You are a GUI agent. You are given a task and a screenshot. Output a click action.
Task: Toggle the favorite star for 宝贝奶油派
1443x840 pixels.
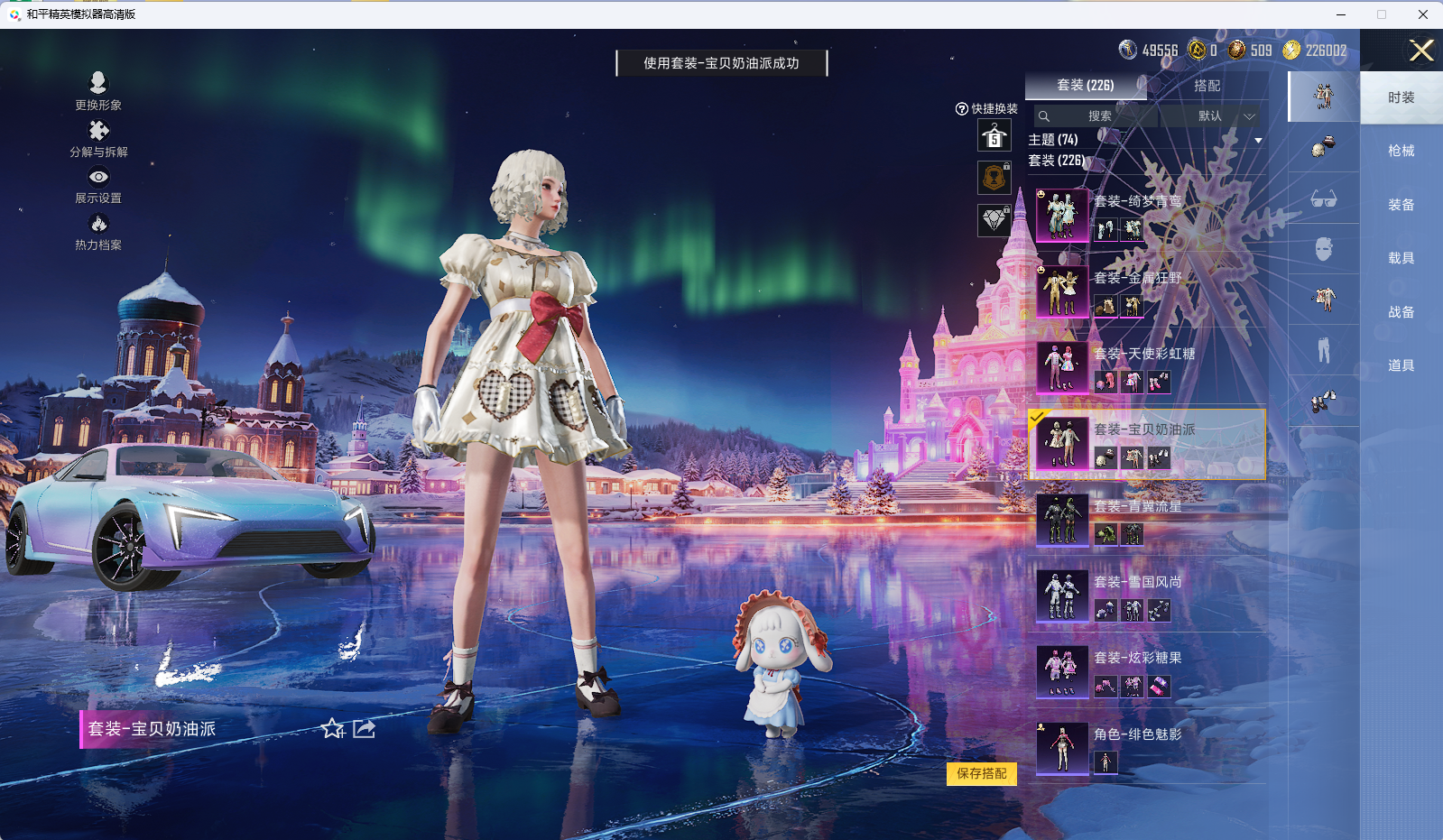pos(332,729)
